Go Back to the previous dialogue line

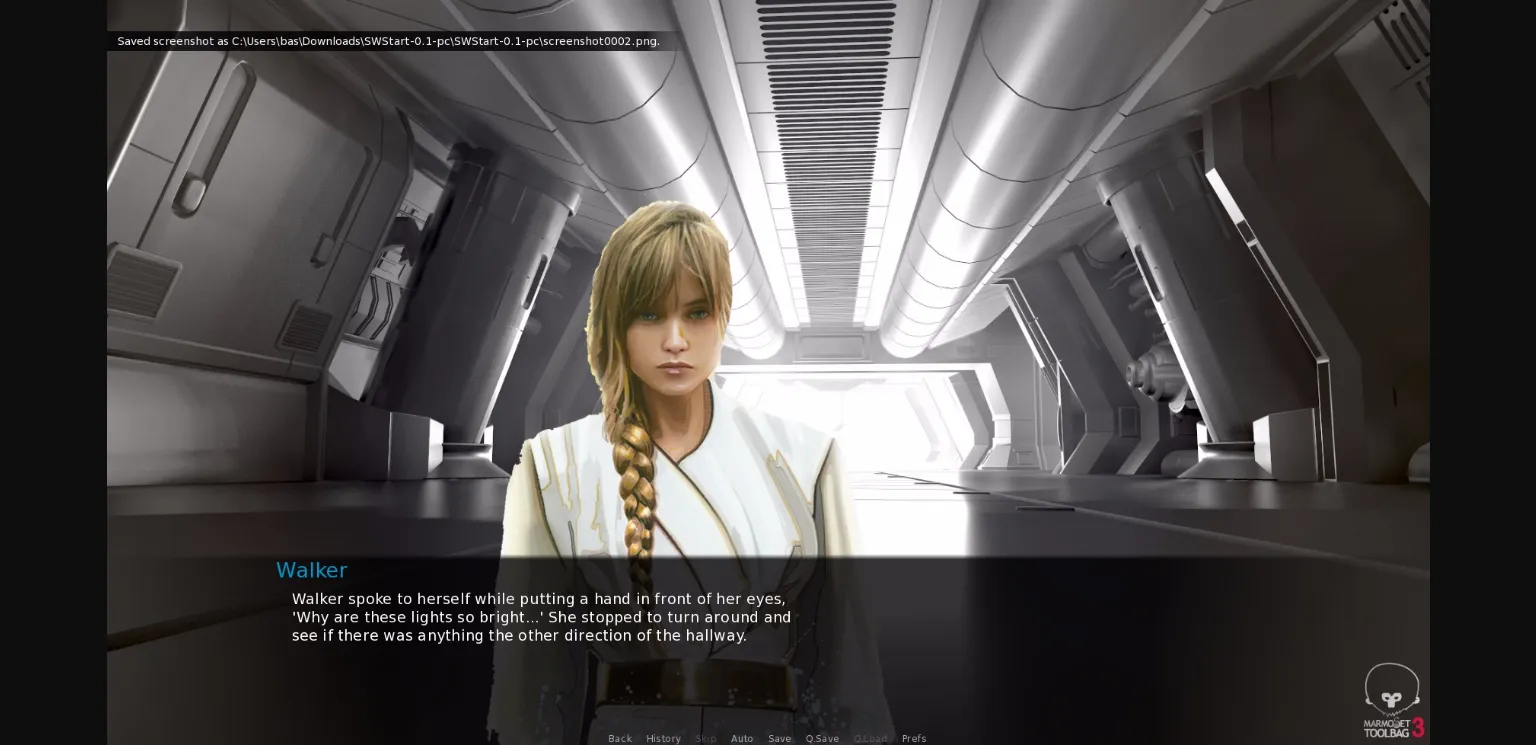point(620,738)
